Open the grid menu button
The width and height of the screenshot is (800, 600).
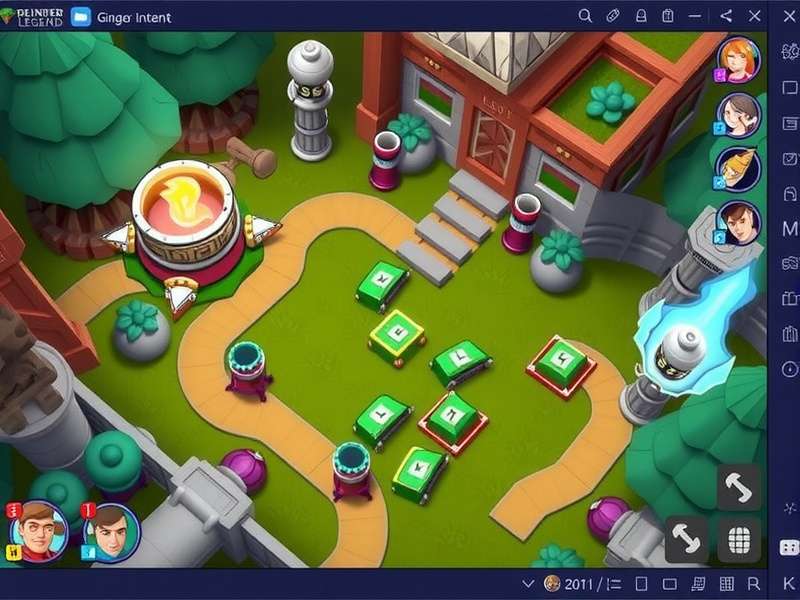coord(739,540)
